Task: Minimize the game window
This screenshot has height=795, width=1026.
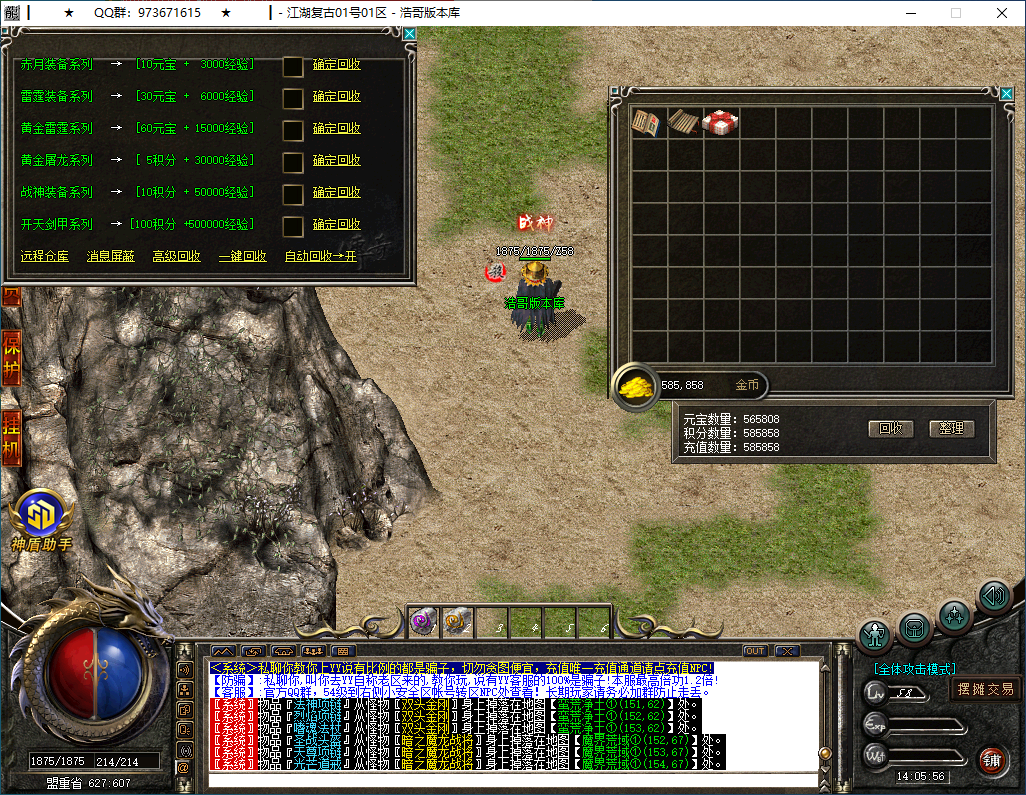Action: click(x=909, y=13)
